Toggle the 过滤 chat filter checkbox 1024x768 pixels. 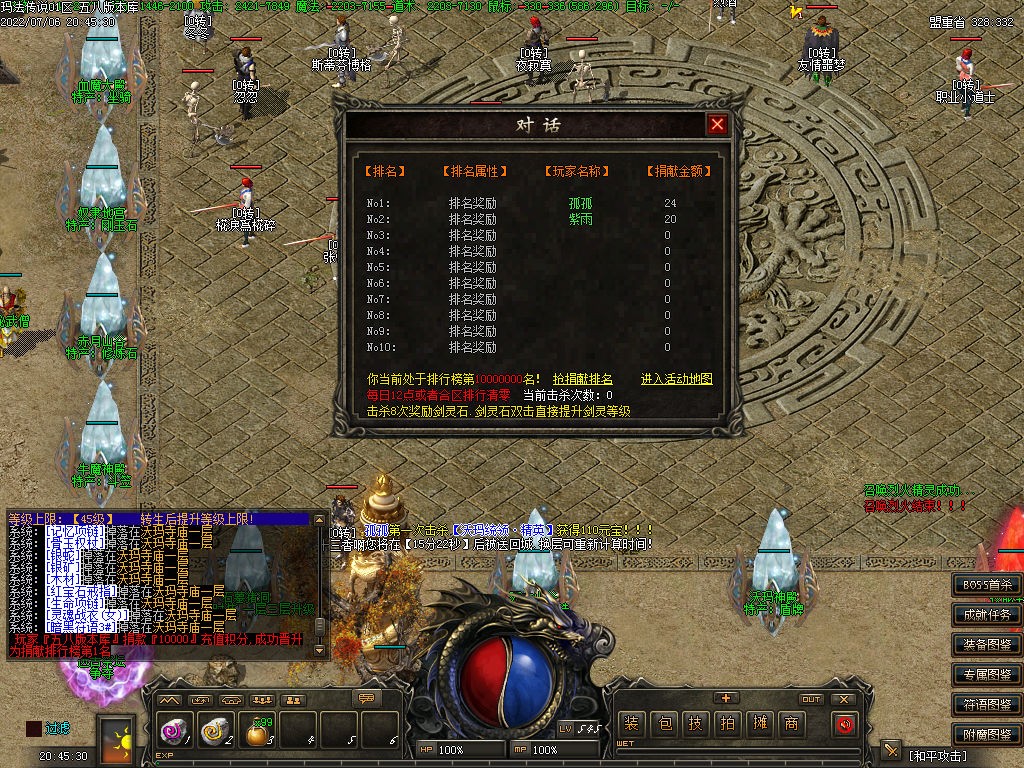[34, 729]
